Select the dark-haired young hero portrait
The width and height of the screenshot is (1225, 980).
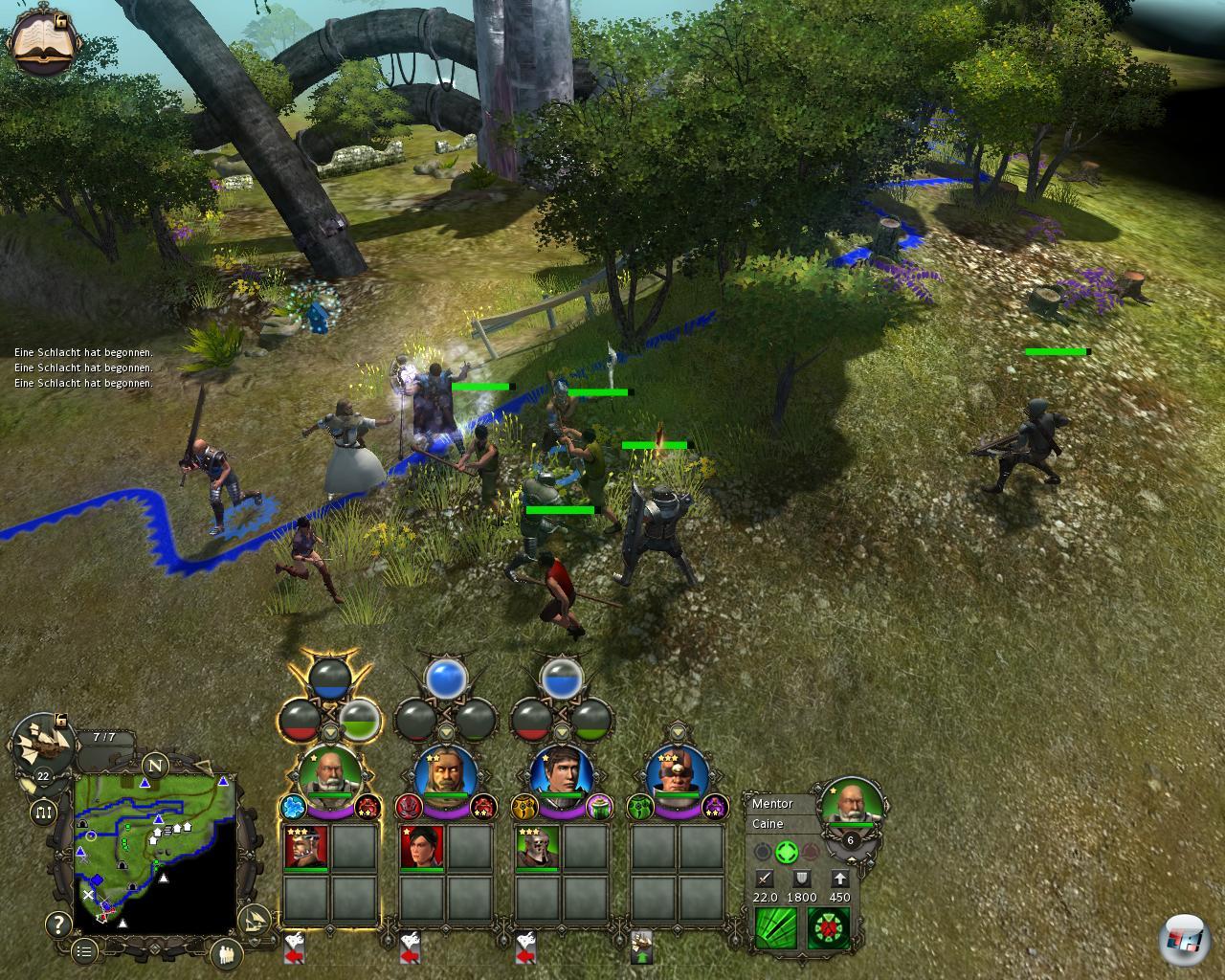coord(561,771)
